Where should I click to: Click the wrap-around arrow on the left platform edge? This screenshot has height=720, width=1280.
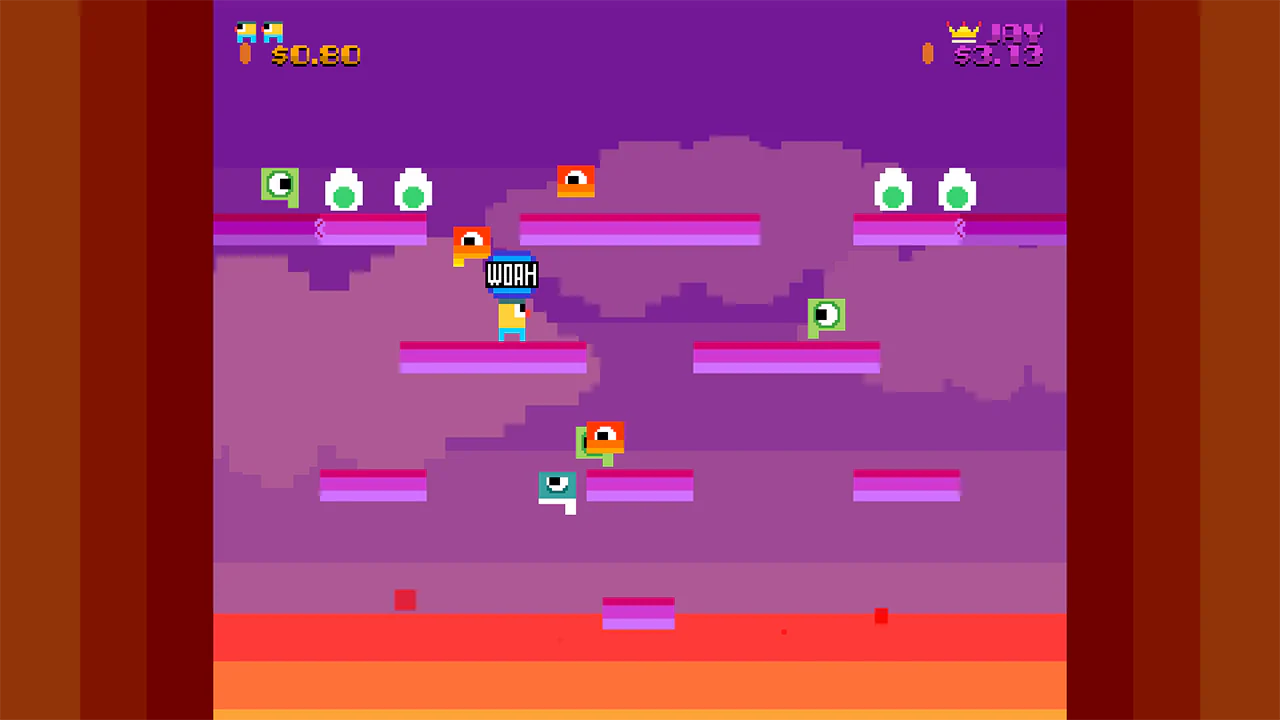click(320, 230)
